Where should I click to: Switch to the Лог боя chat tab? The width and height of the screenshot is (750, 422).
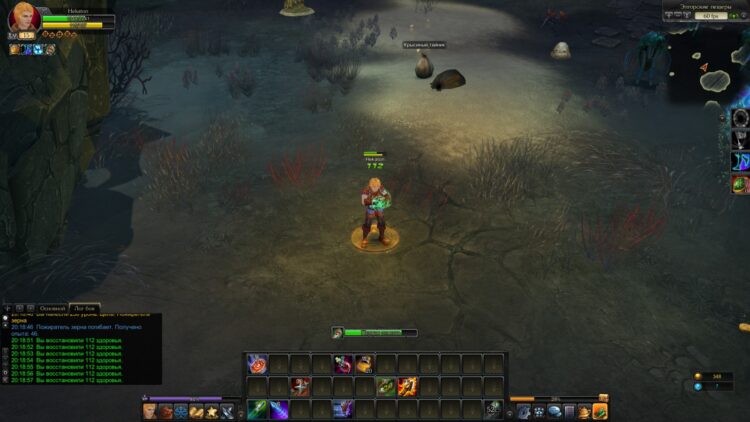click(85, 308)
